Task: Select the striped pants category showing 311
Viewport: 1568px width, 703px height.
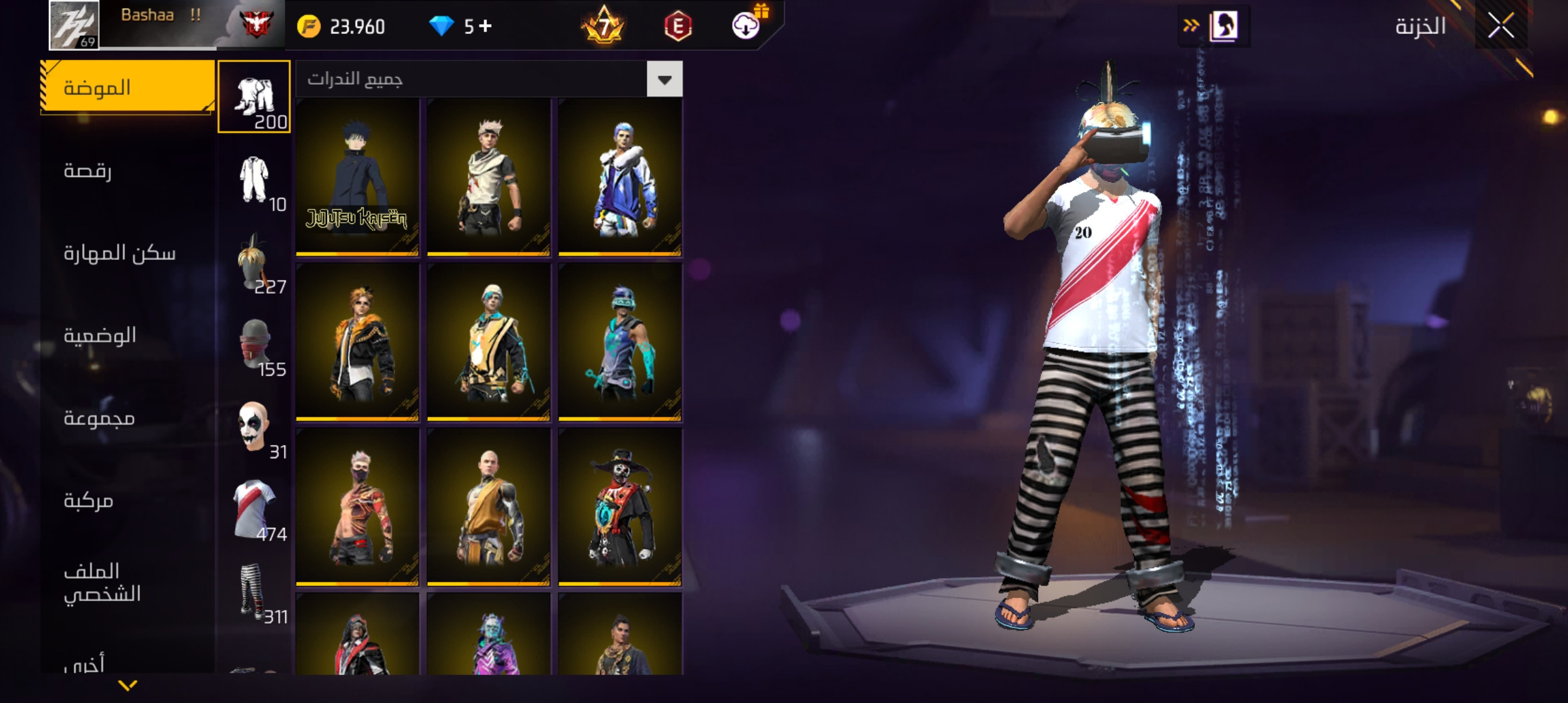Action: point(254,592)
